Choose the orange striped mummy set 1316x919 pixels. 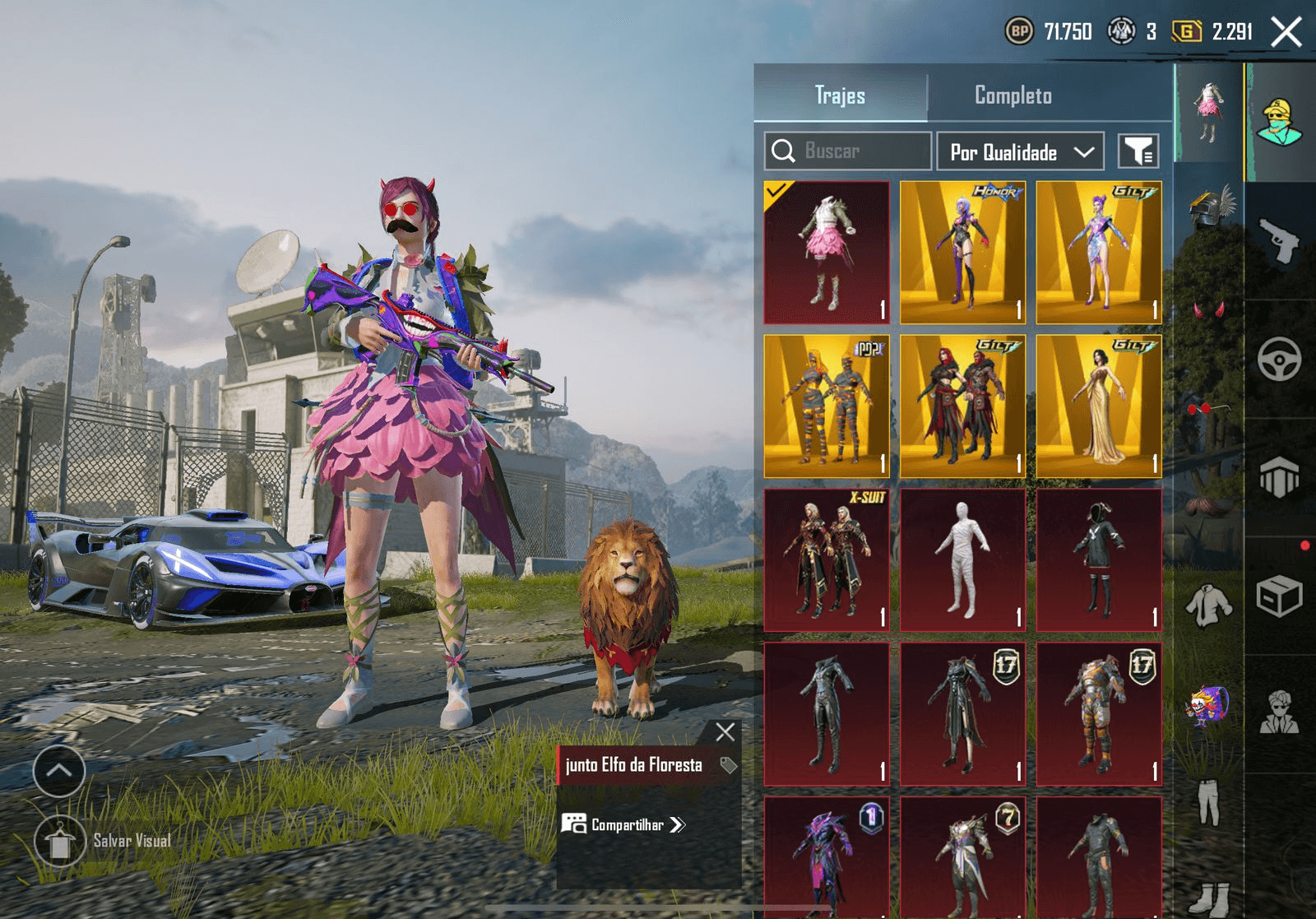click(827, 406)
